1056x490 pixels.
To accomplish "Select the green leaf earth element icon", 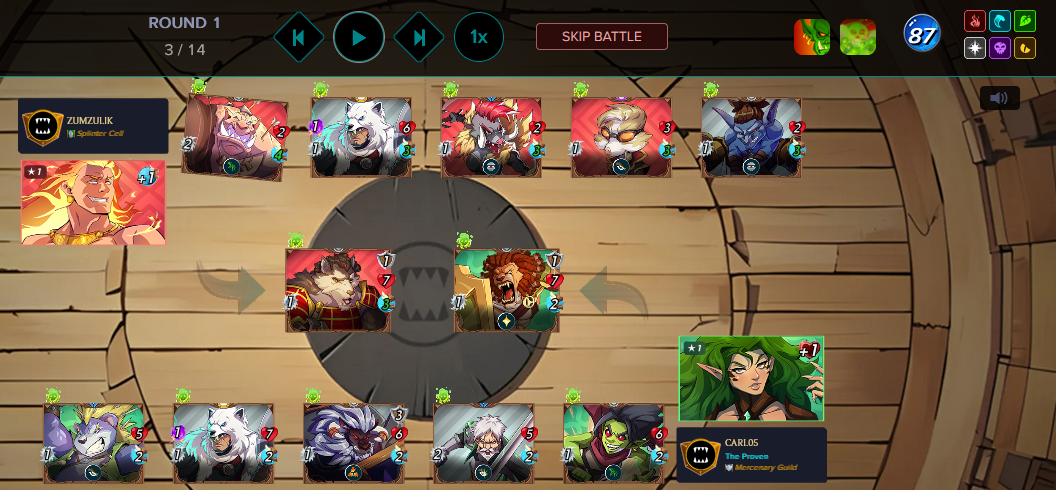I will [1024, 21].
